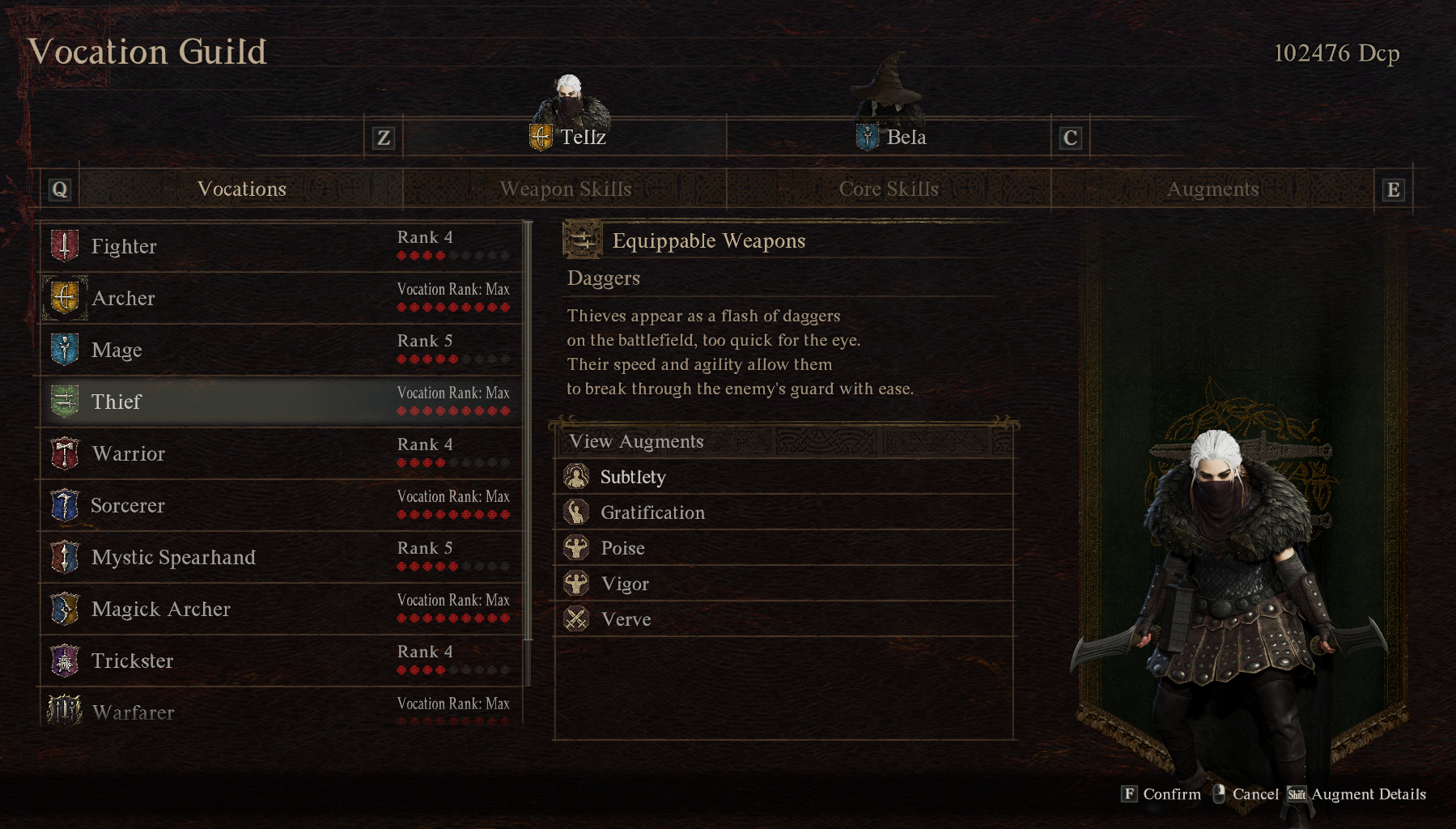
Task: Switch to the Vocations tab
Action: [x=242, y=189]
